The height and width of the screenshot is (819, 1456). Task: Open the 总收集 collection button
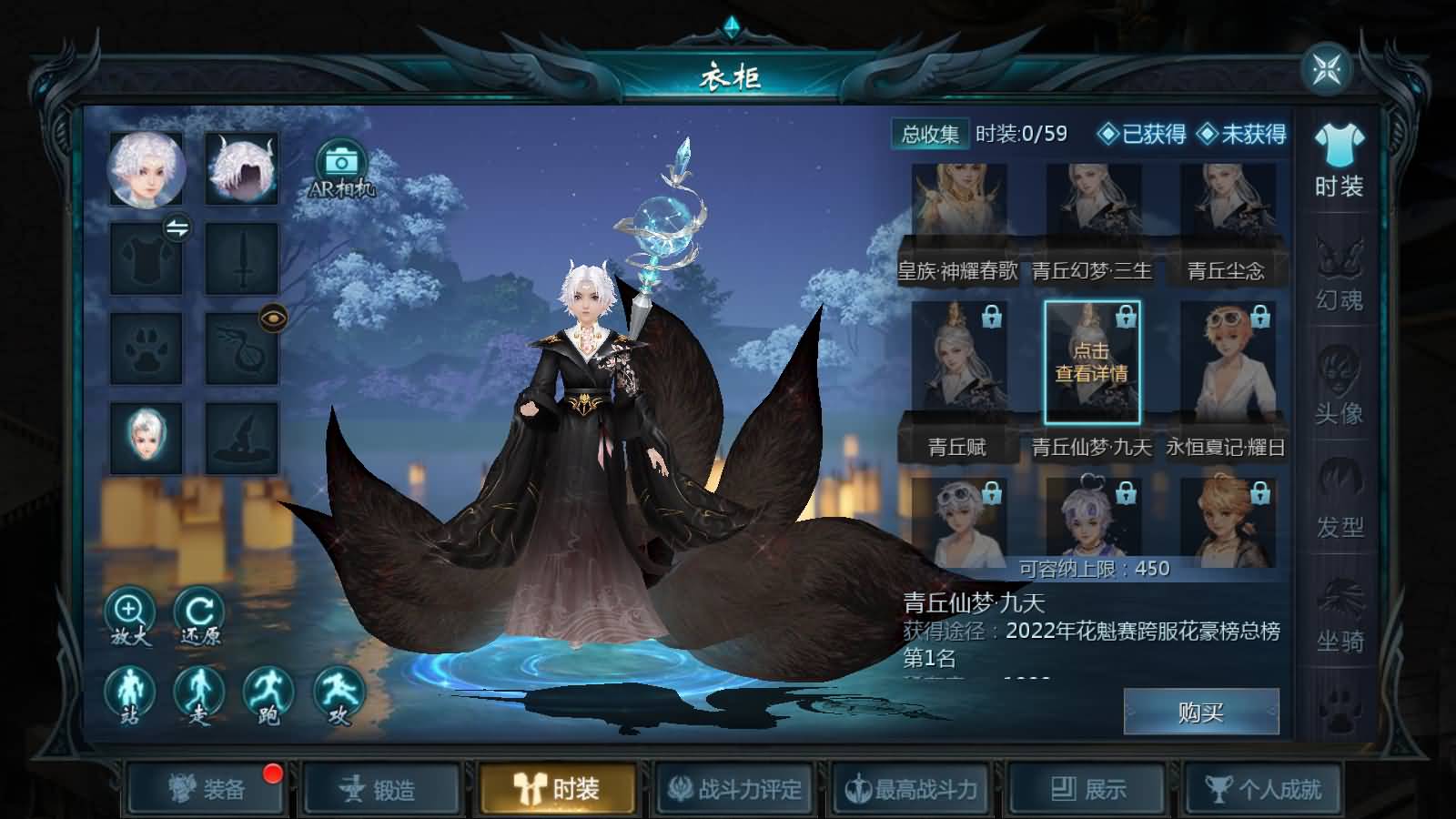click(930, 135)
